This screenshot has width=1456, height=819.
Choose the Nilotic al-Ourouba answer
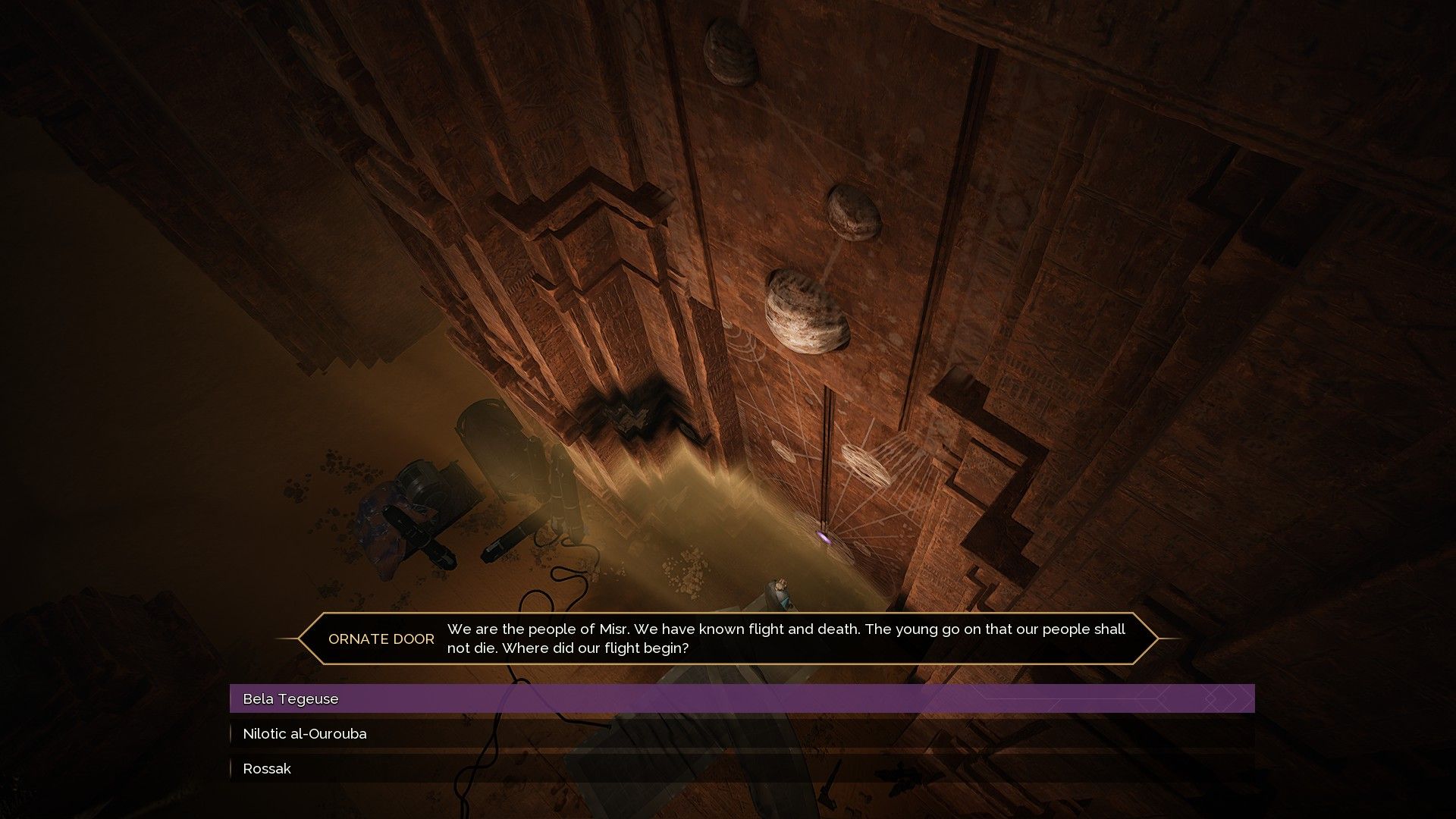303,733
